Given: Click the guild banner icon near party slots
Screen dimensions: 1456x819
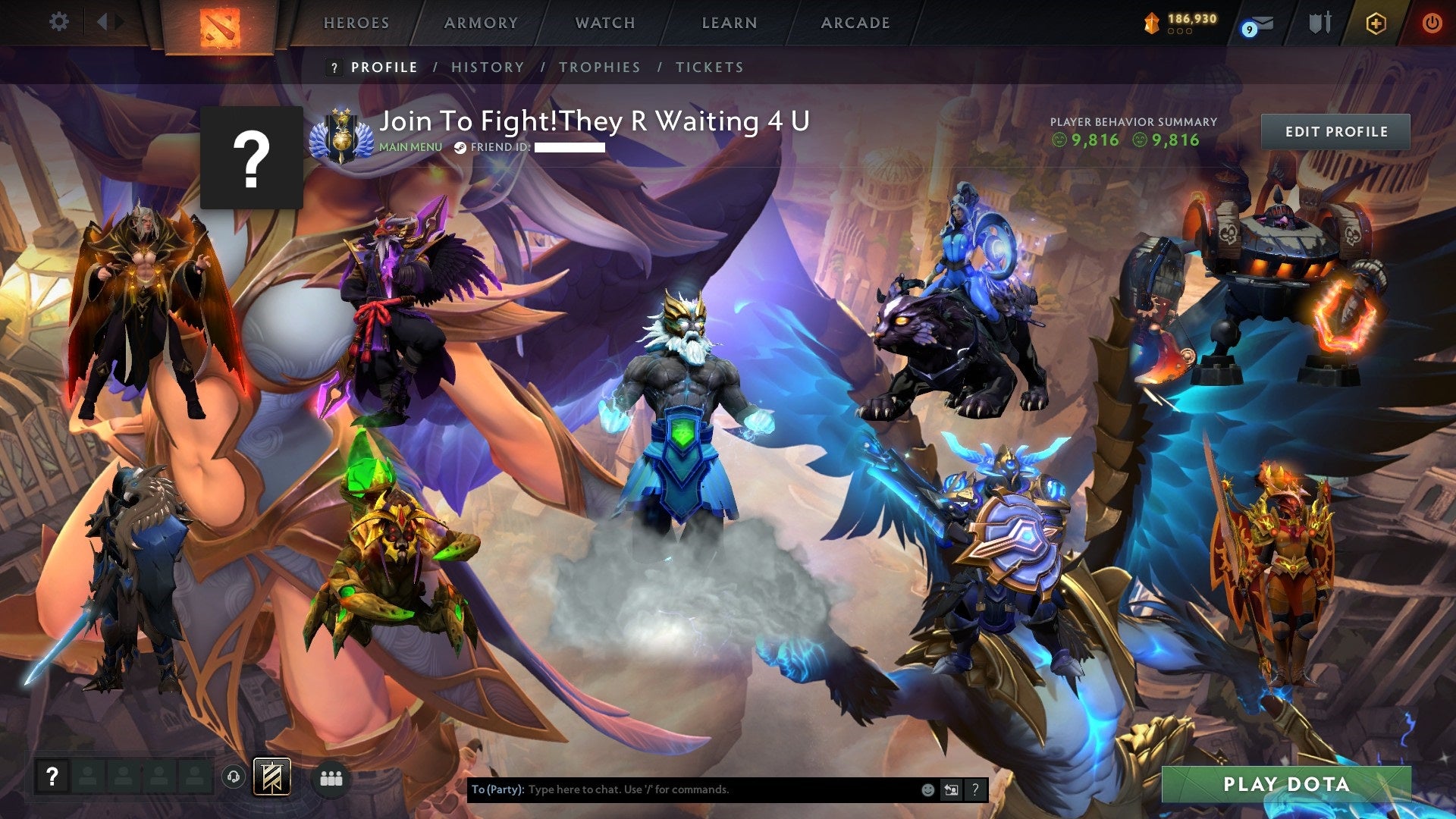Looking at the screenshot, I should coord(272,778).
